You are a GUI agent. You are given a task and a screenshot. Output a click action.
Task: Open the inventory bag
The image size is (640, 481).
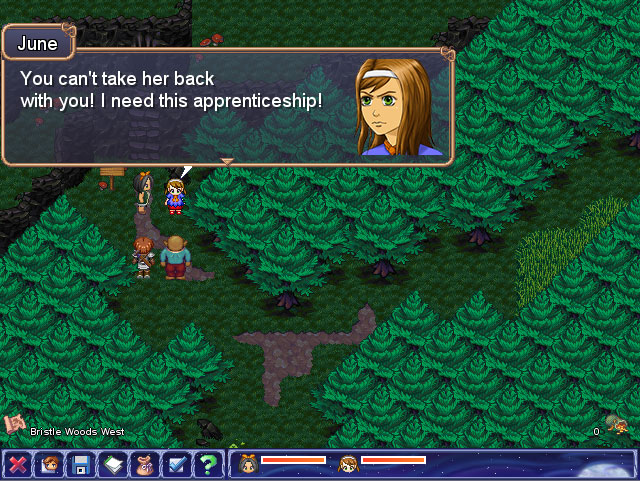click(x=144, y=465)
